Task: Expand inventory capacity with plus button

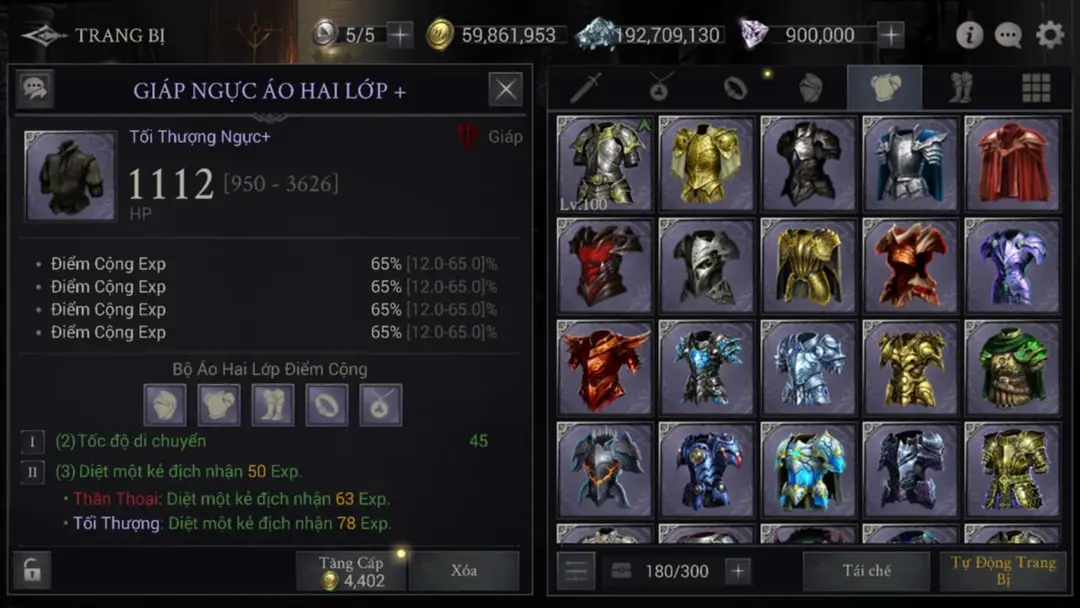Action: (x=738, y=571)
